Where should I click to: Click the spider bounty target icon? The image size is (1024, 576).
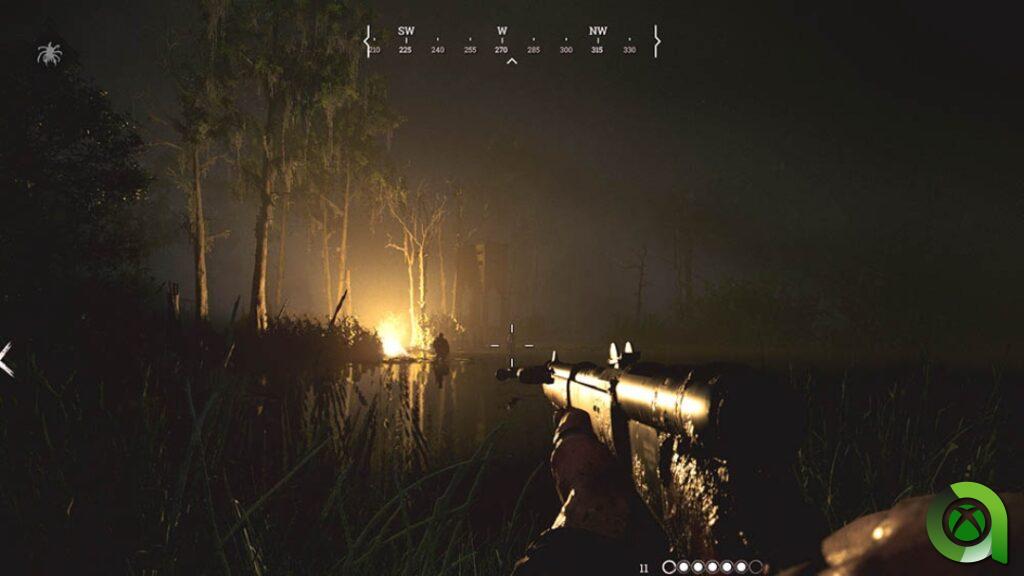49,53
